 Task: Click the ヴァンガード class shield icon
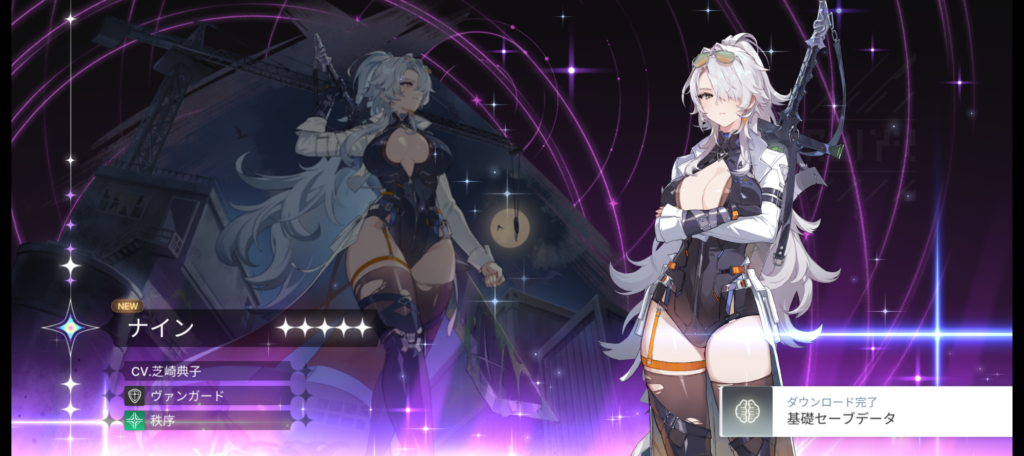tap(135, 396)
